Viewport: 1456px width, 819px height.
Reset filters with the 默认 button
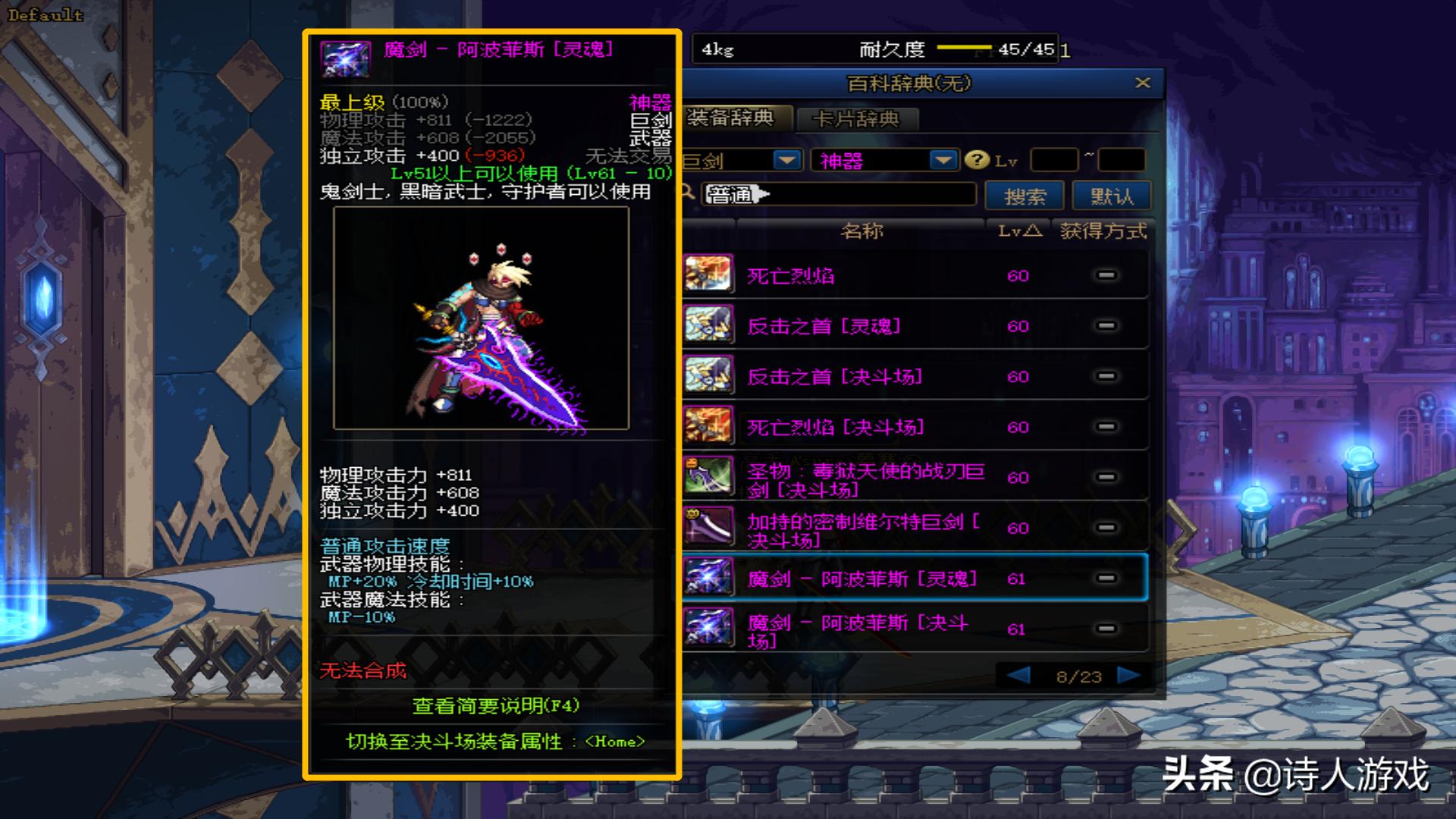tap(1112, 196)
